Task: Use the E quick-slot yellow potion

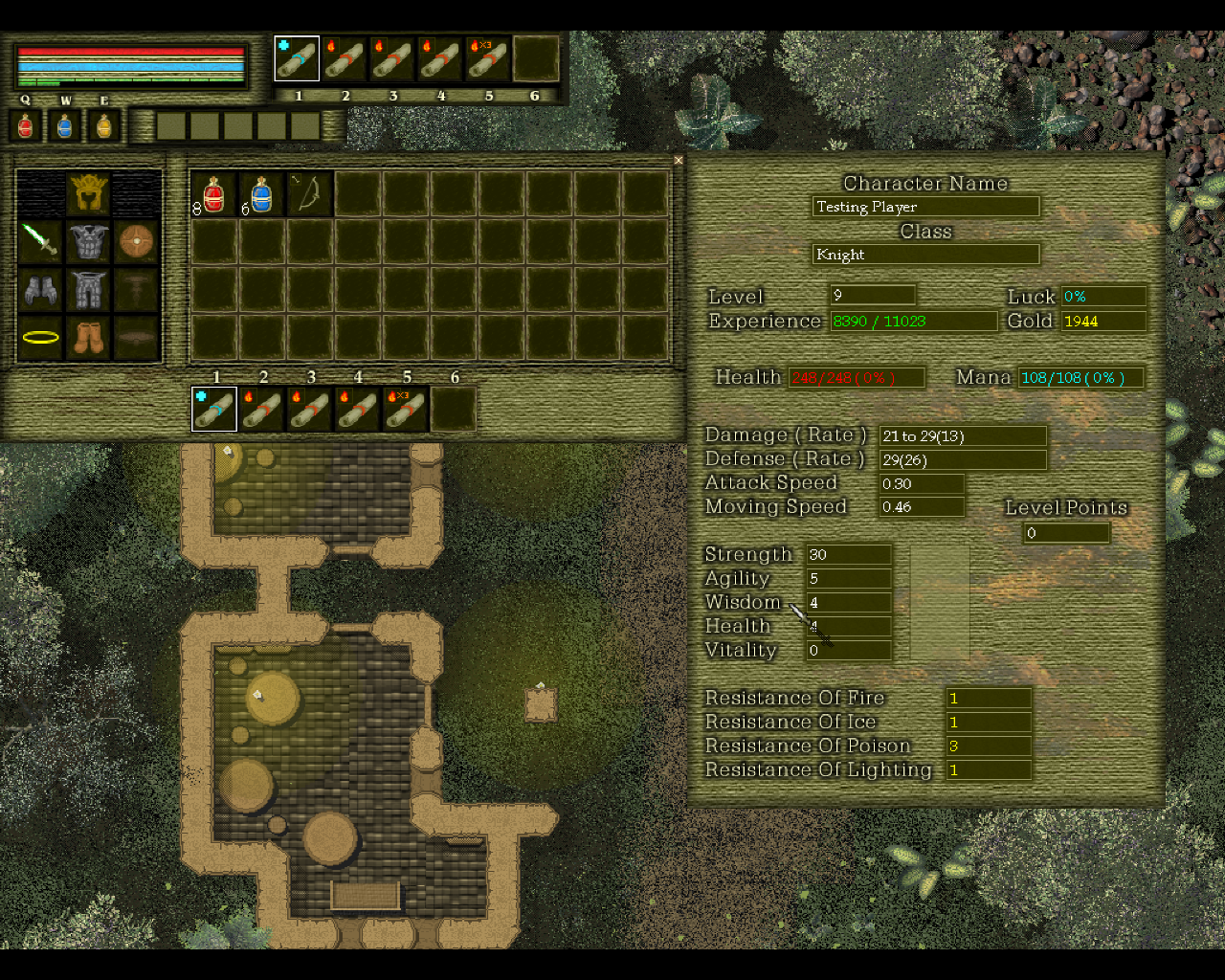Action: pyautogui.click(x=104, y=125)
